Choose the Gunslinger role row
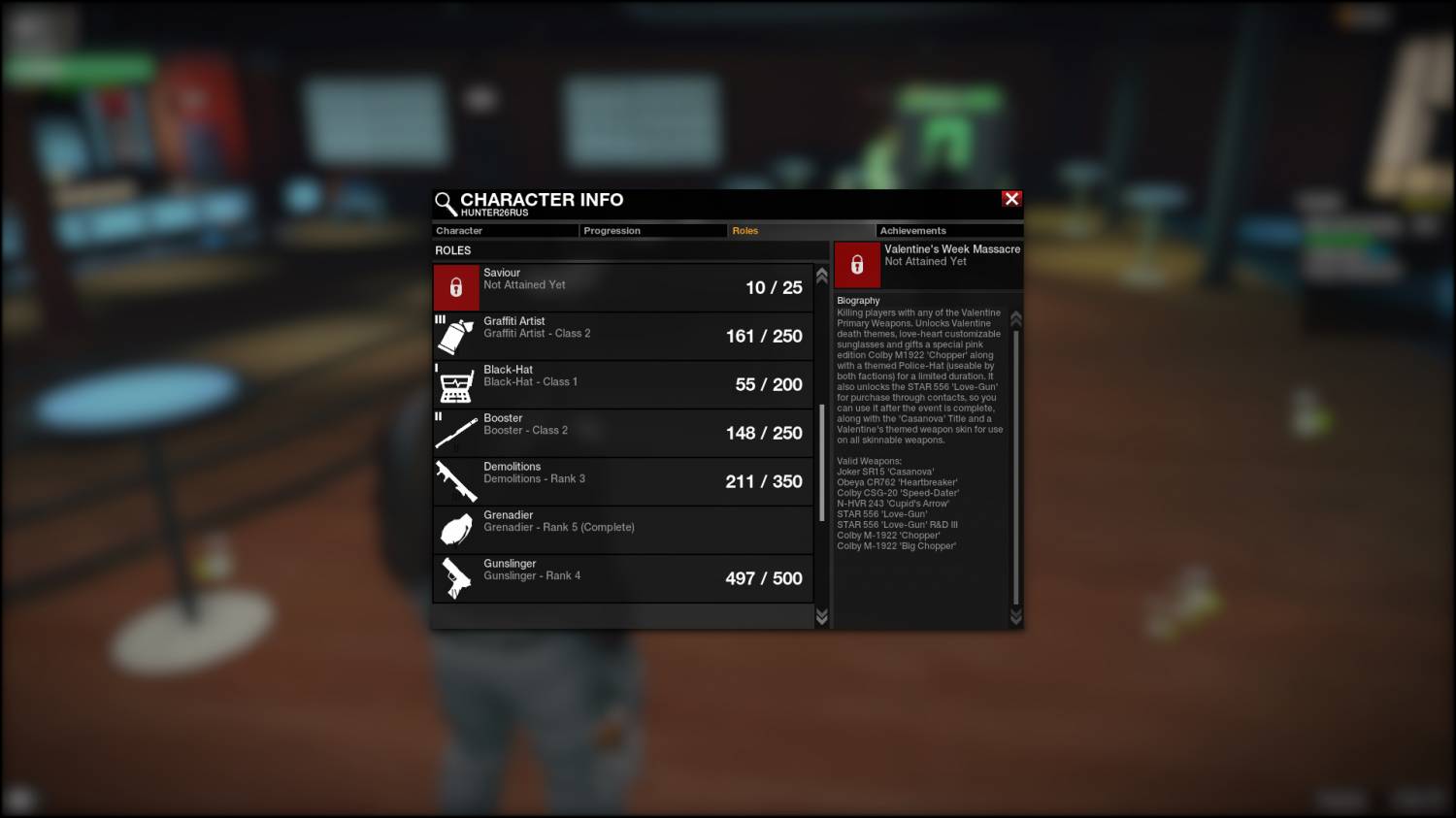This screenshot has width=1456, height=818. coord(622,578)
